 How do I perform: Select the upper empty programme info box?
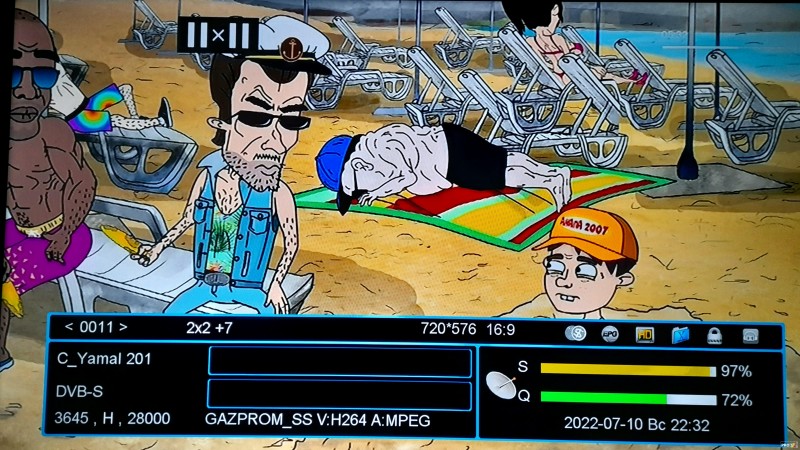(x=339, y=361)
